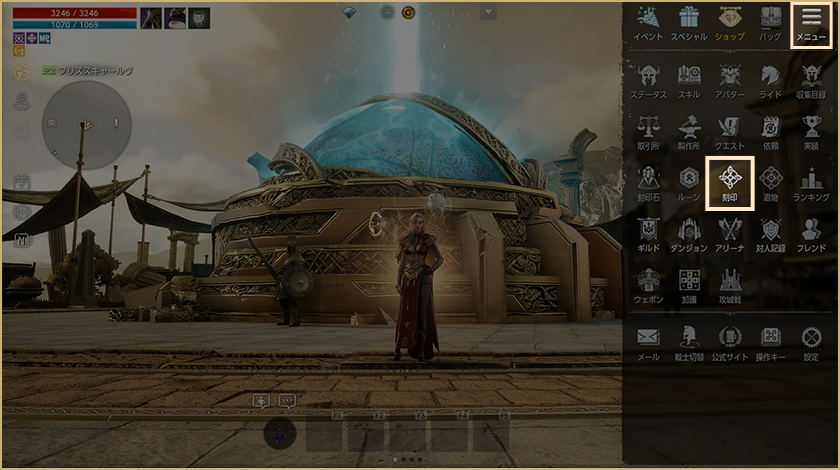Open the アバター avatar menu

(x=729, y=80)
